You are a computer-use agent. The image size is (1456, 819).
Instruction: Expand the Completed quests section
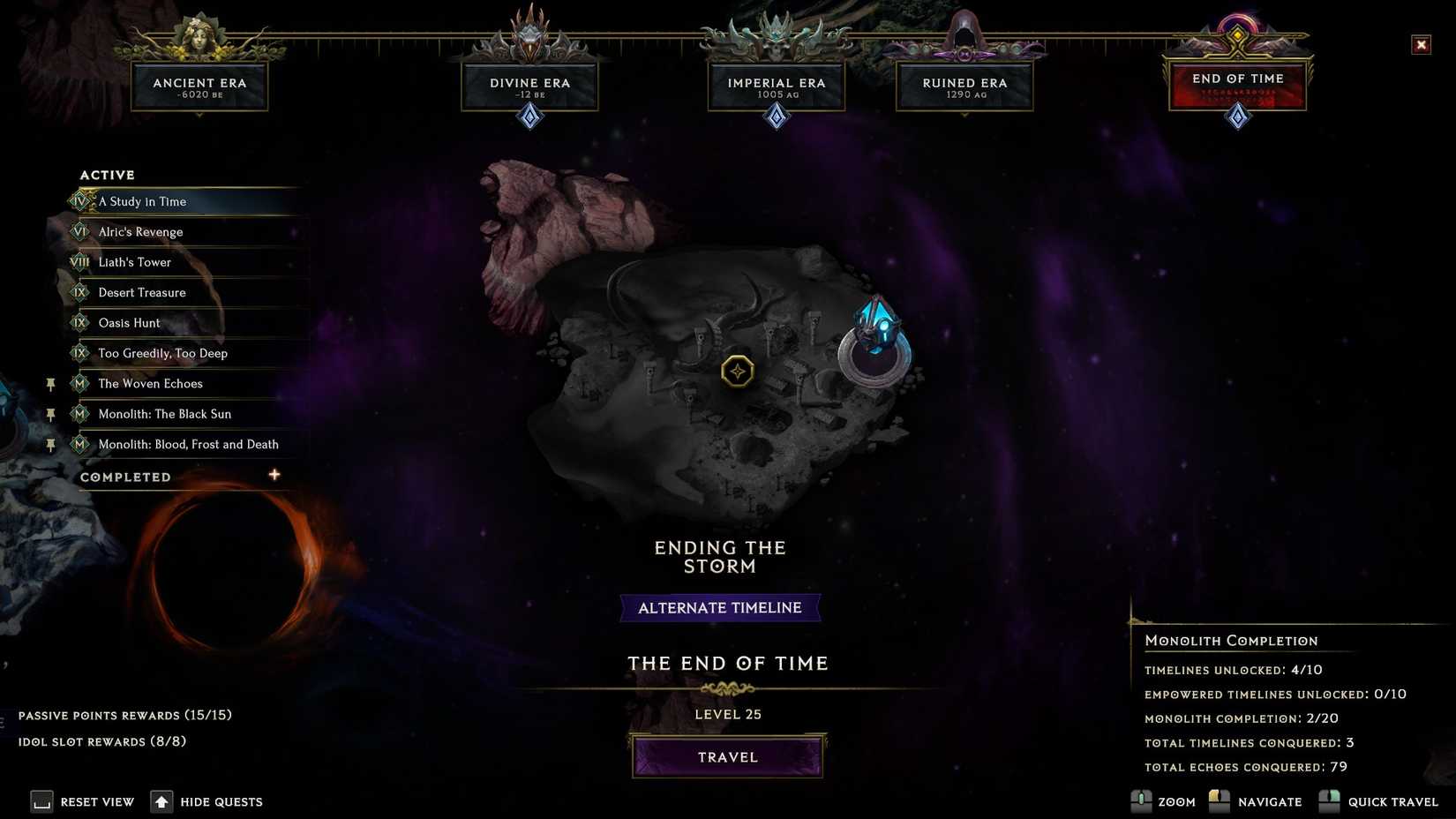[274, 475]
